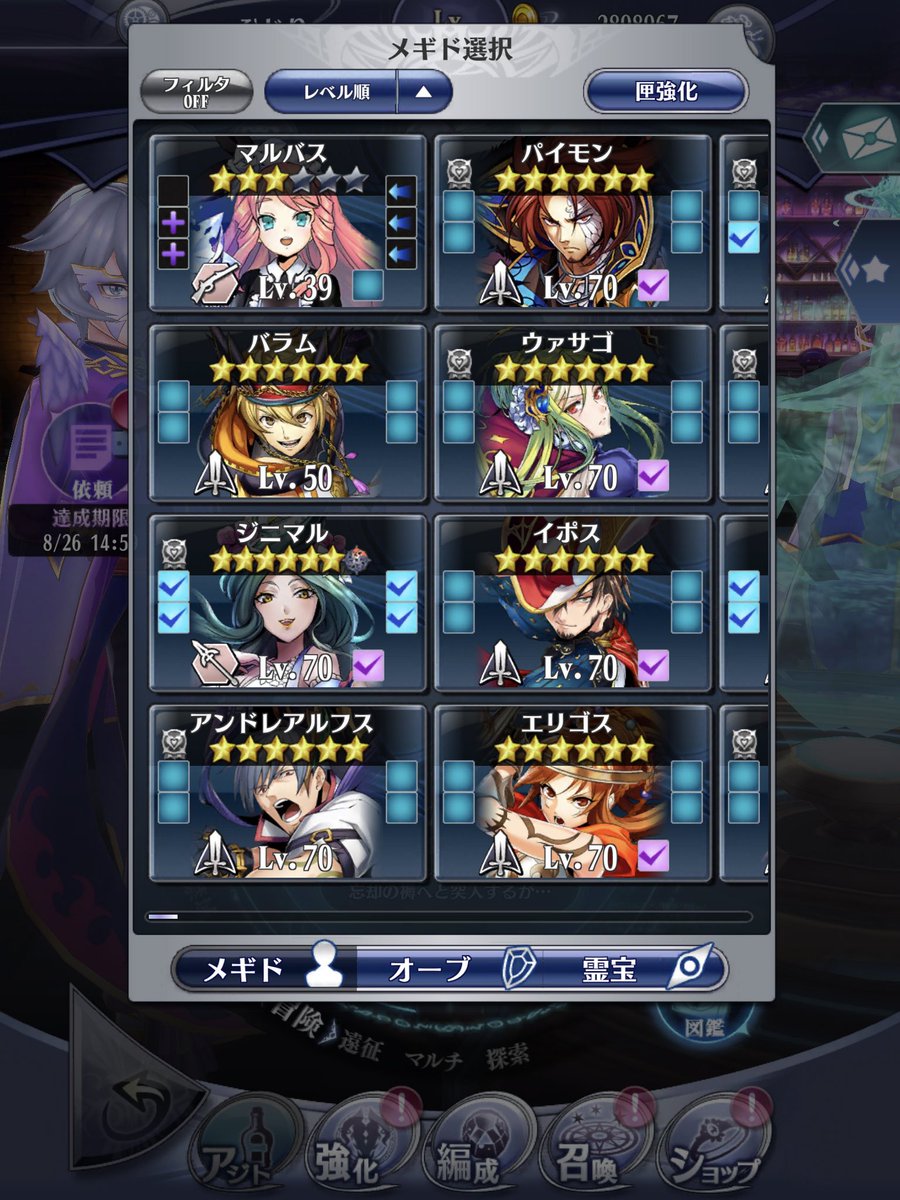Choose the パイモン character card
Viewport: 900px width, 1200px height.
573,224
